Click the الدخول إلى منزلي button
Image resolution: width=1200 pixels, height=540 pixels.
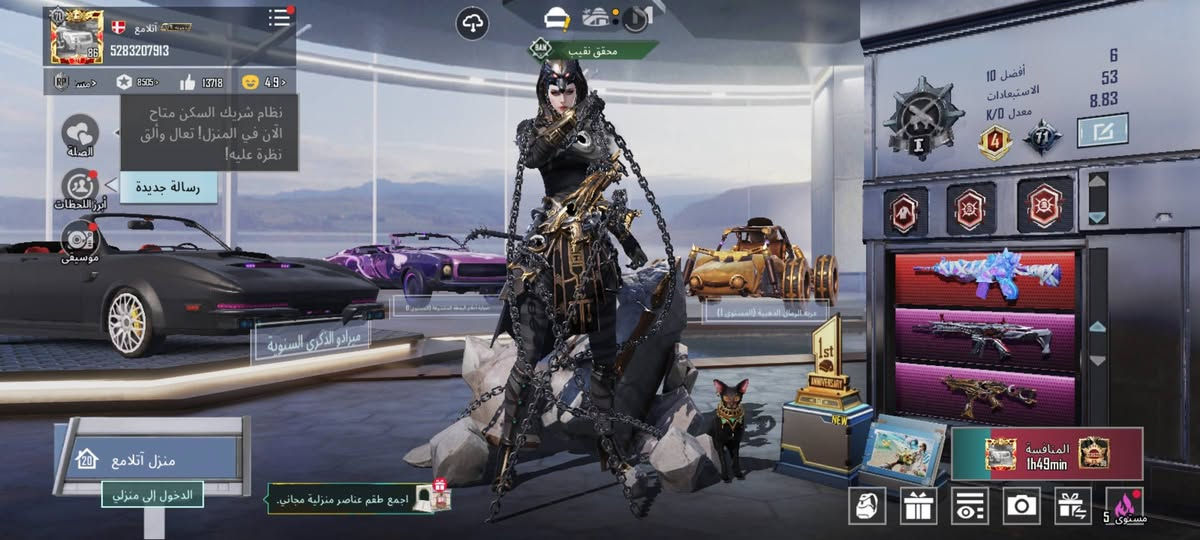coord(152,494)
